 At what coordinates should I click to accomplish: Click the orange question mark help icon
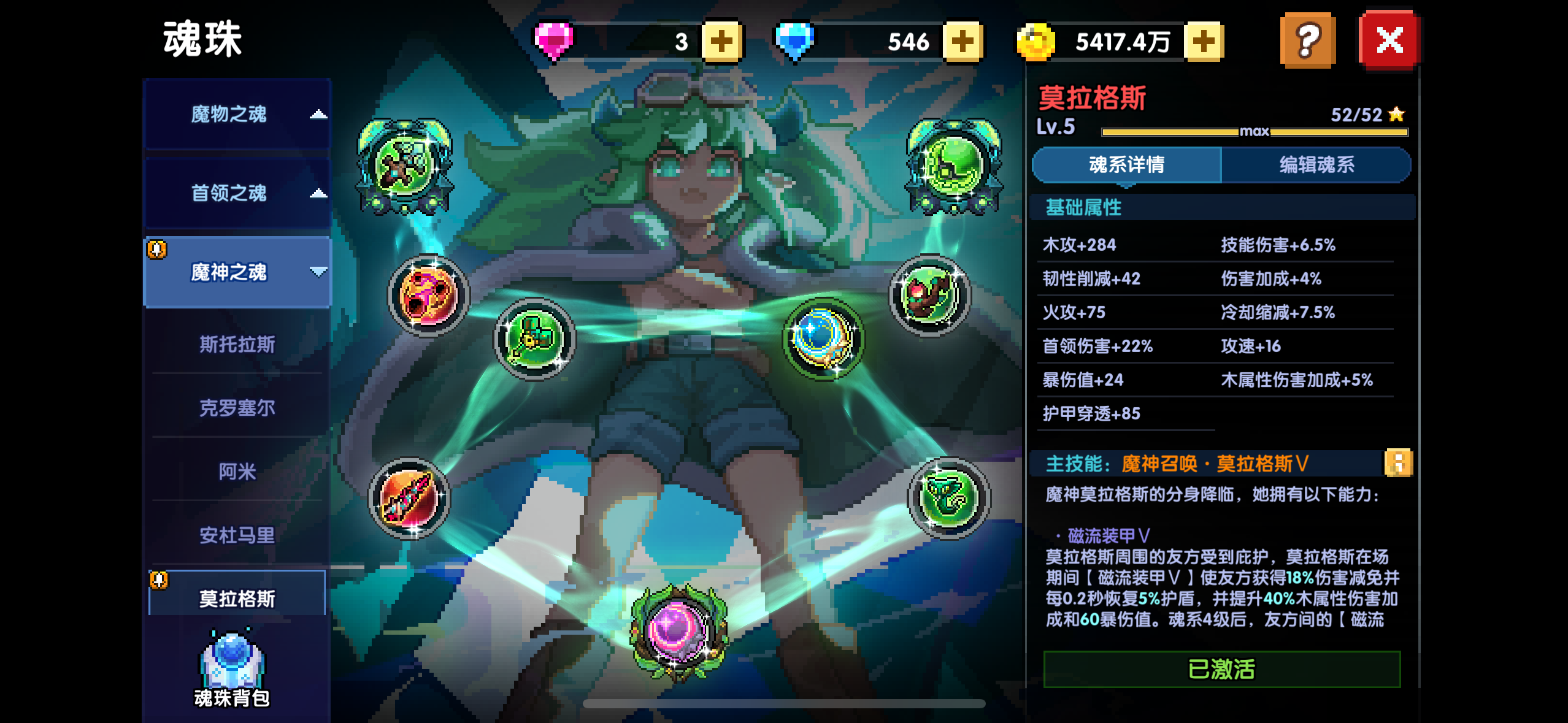(1307, 39)
